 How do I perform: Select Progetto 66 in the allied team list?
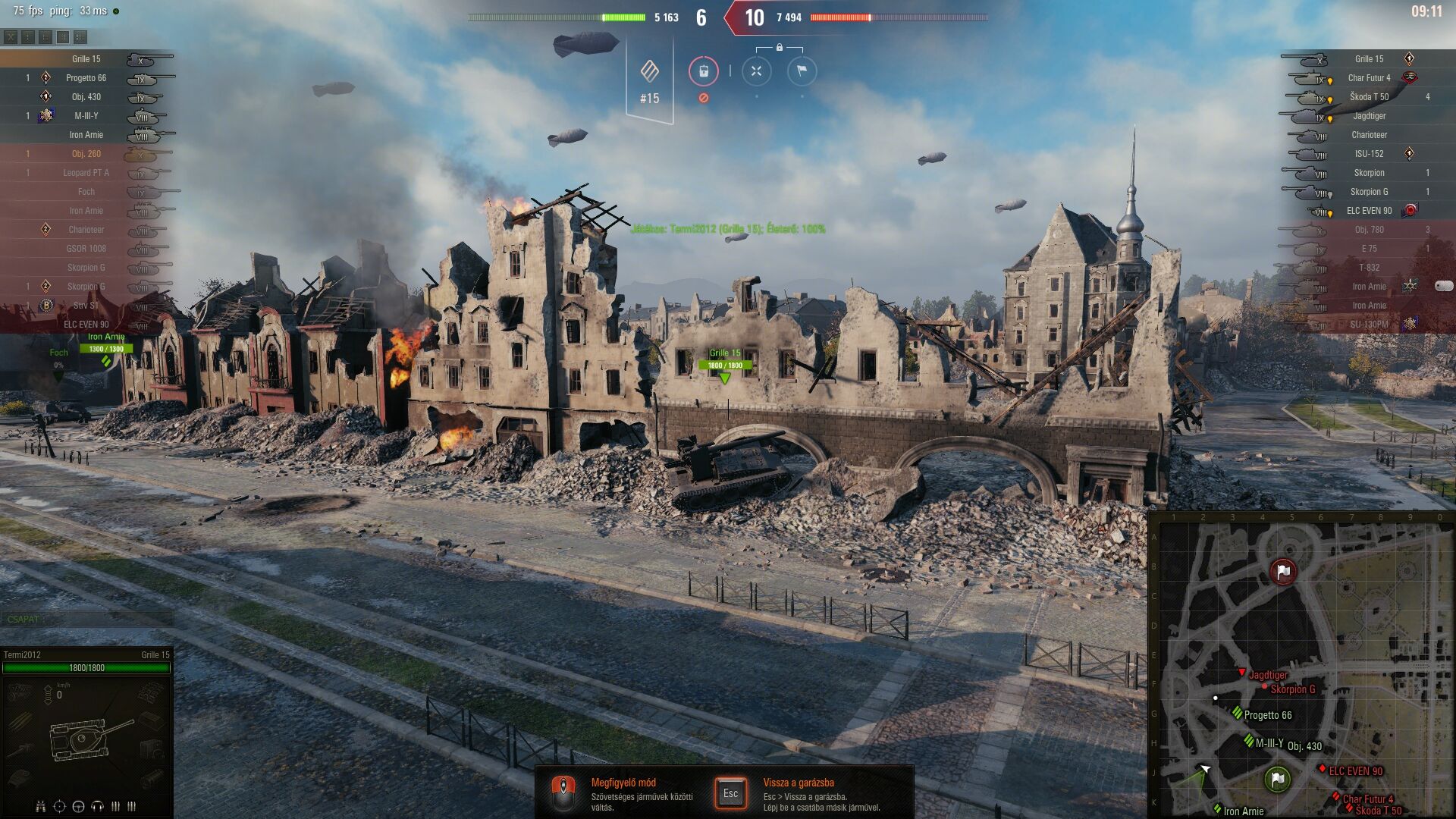click(86, 78)
